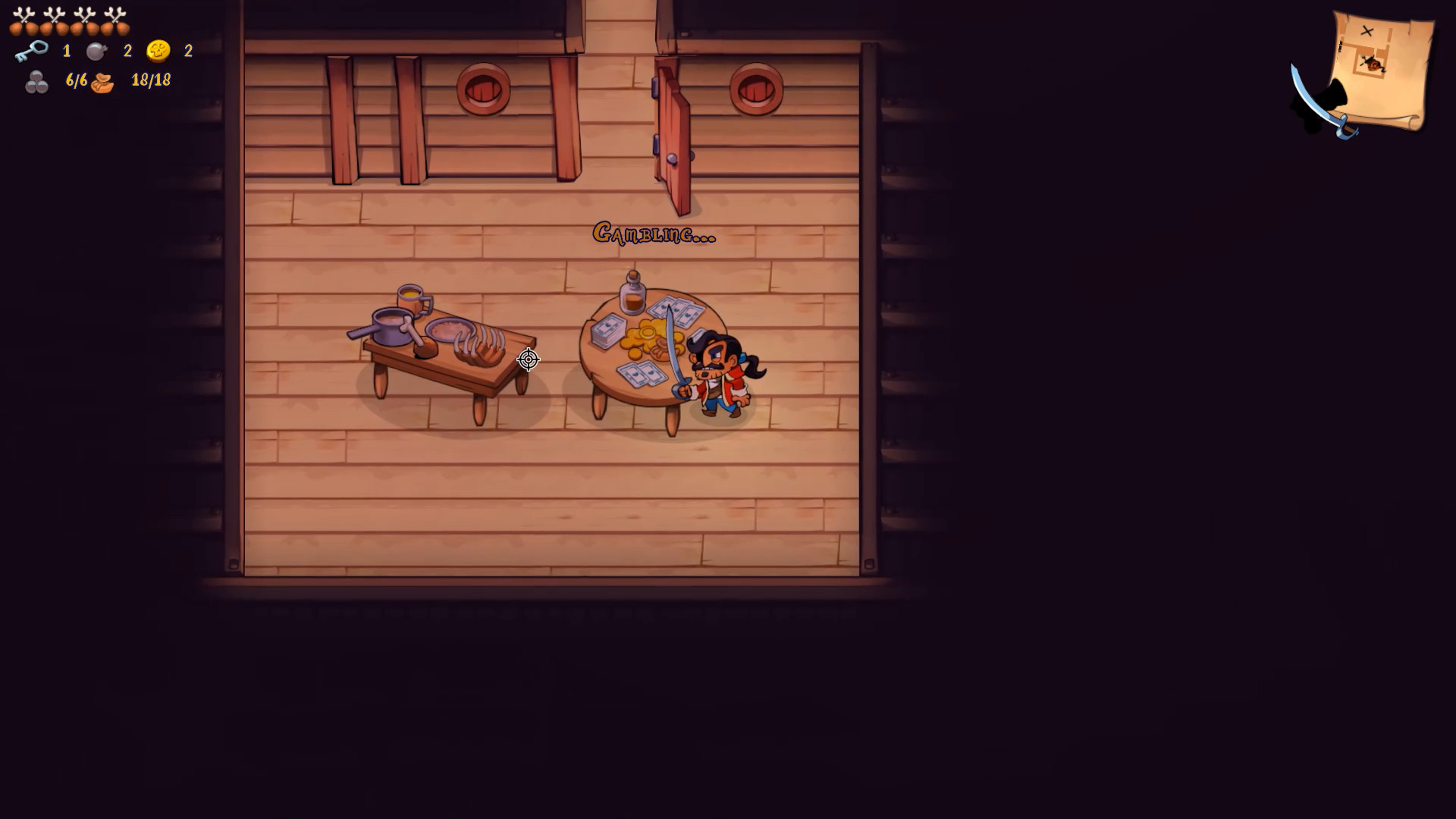Click the crosshair cursor reticle
Screen dimensions: 1456x819
point(528,359)
